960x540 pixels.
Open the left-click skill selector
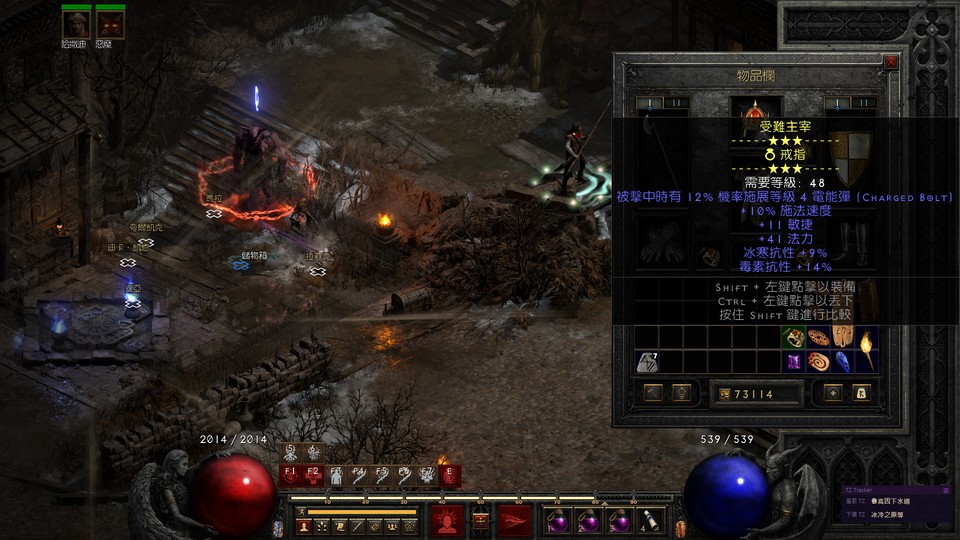coord(446,519)
